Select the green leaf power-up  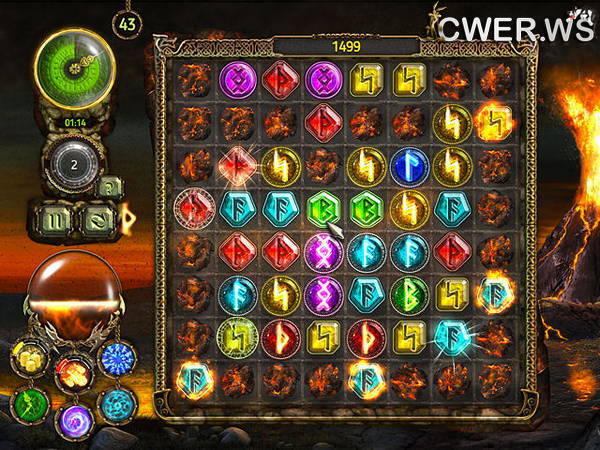[x=29, y=404]
